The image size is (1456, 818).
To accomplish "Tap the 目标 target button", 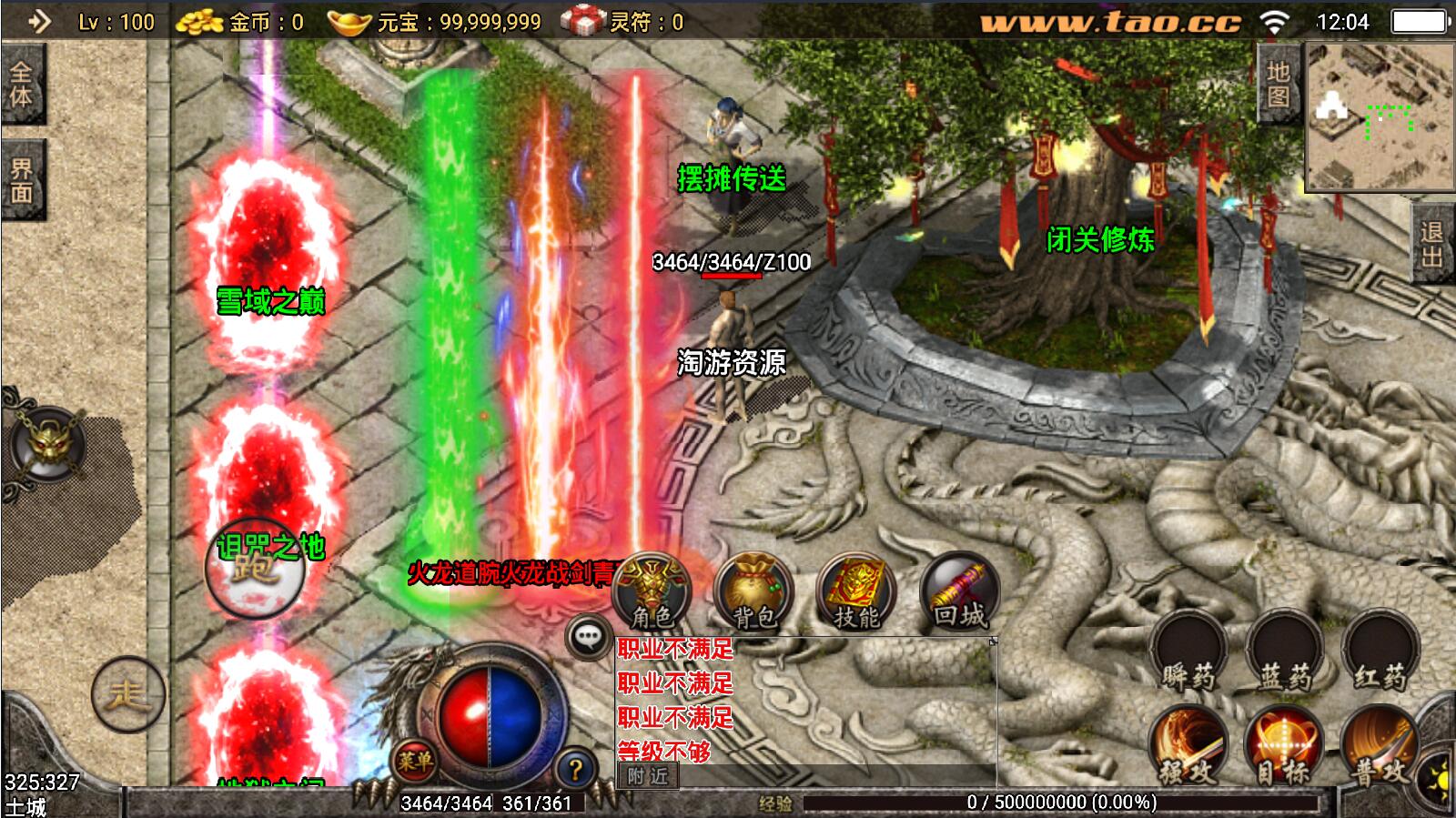I will click(x=1284, y=746).
